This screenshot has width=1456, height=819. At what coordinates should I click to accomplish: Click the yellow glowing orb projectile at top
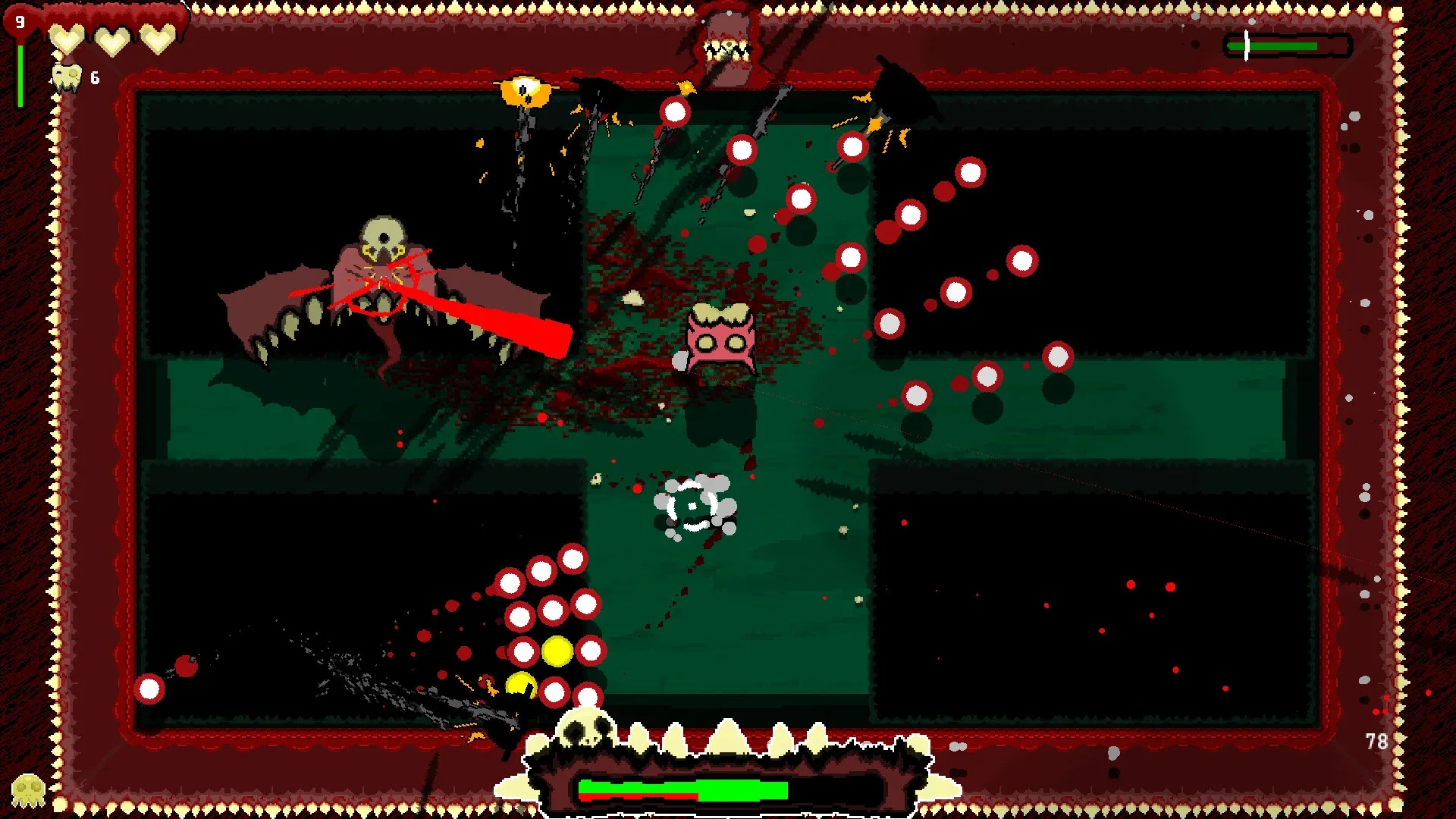[x=525, y=93]
